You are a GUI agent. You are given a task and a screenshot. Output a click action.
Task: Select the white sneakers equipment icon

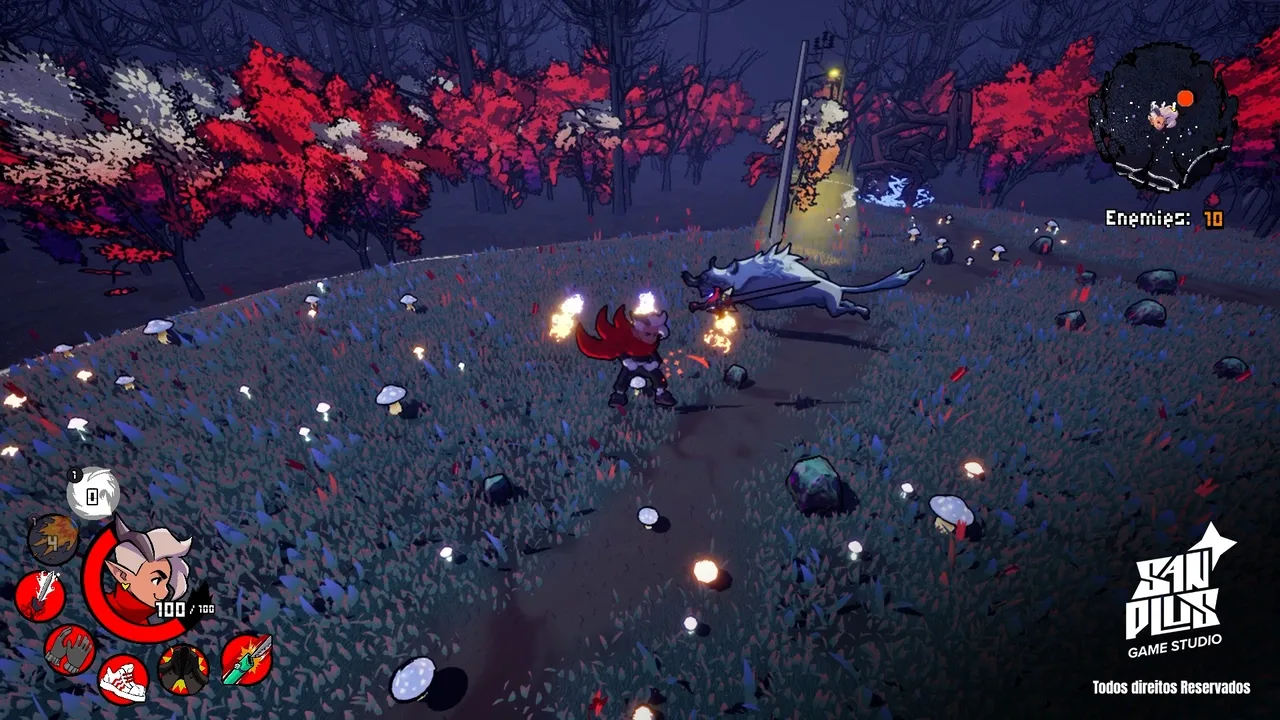(x=124, y=679)
